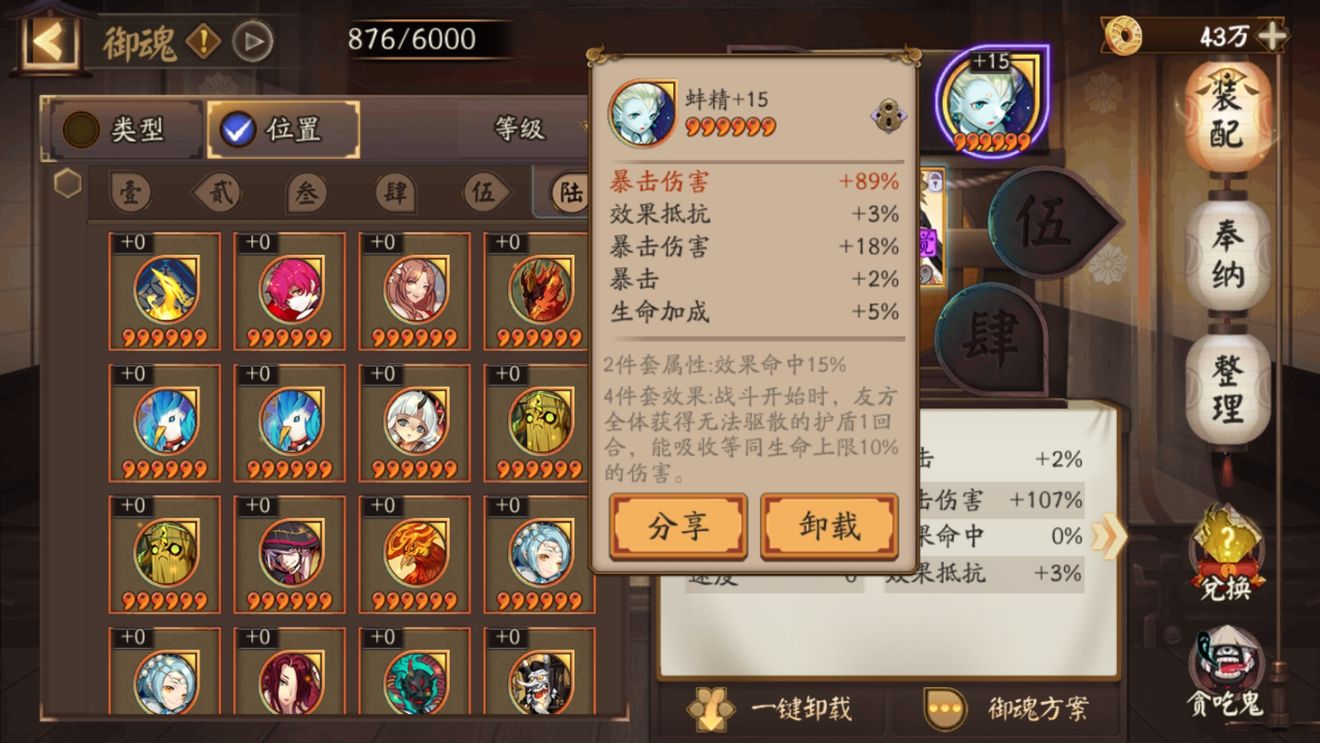This screenshot has width=1320, height=743.
Task: Show position tab 伍 souls
Action: pyautogui.click(x=484, y=193)
